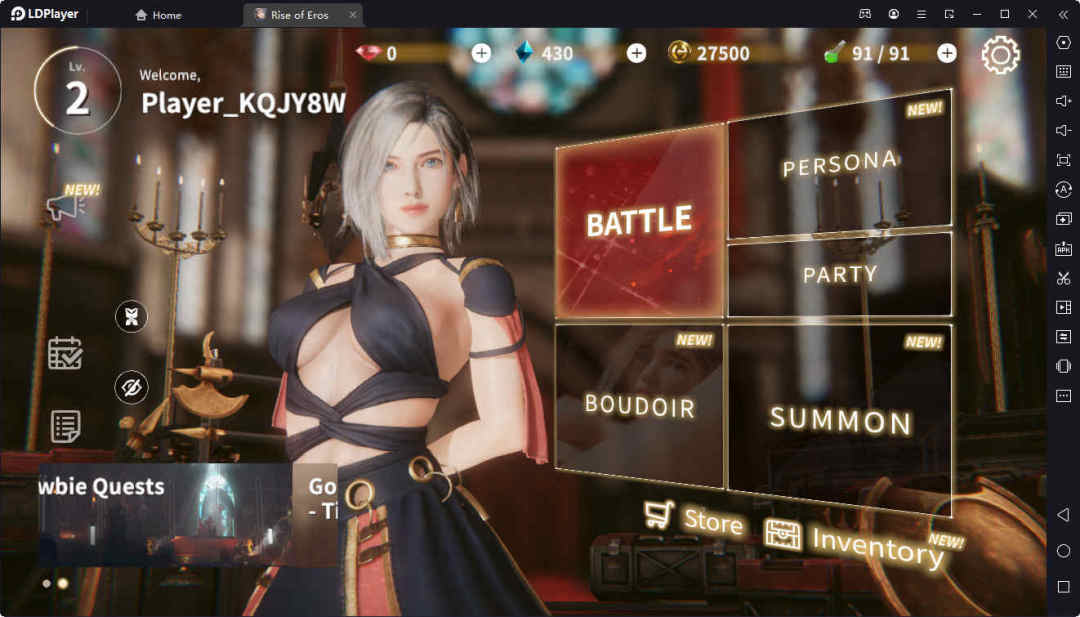
Task: Open the gear settings icon
Action: (x=1000, y=54)
